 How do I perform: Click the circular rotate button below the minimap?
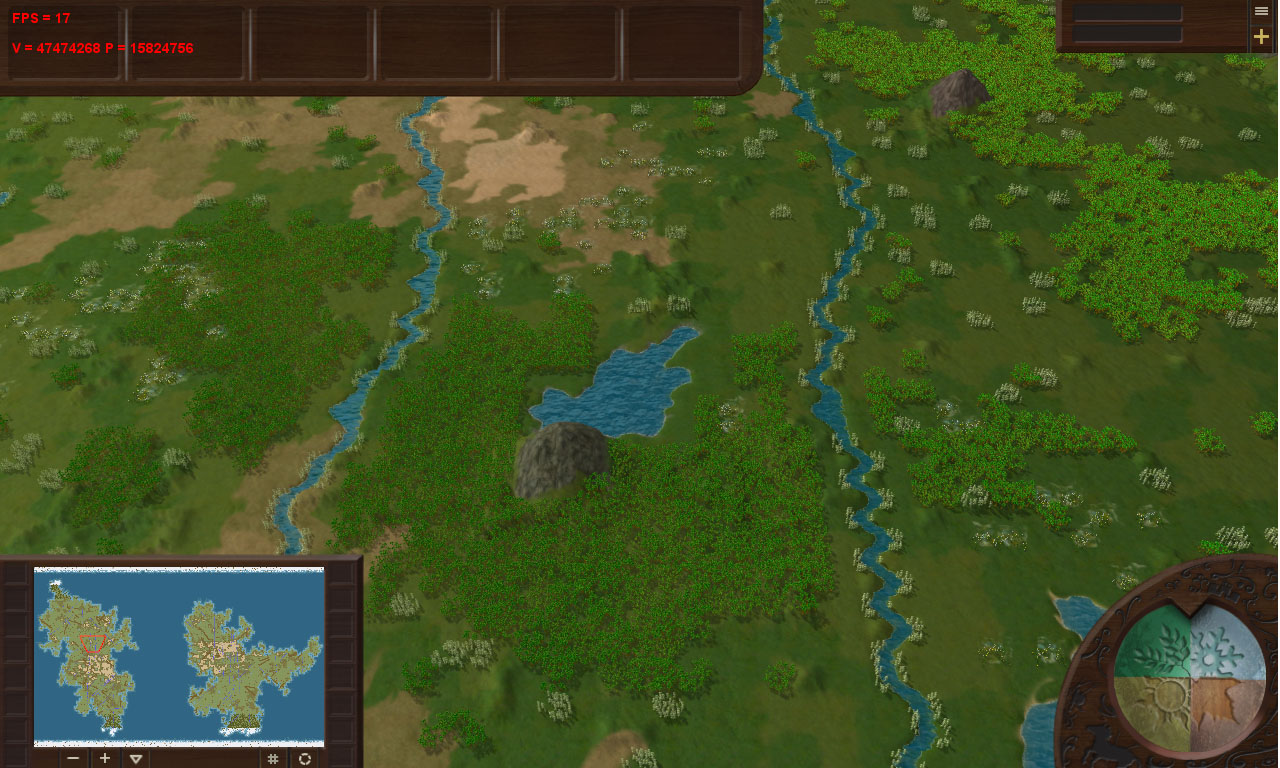pyautogui.click(x=304, y=758)
